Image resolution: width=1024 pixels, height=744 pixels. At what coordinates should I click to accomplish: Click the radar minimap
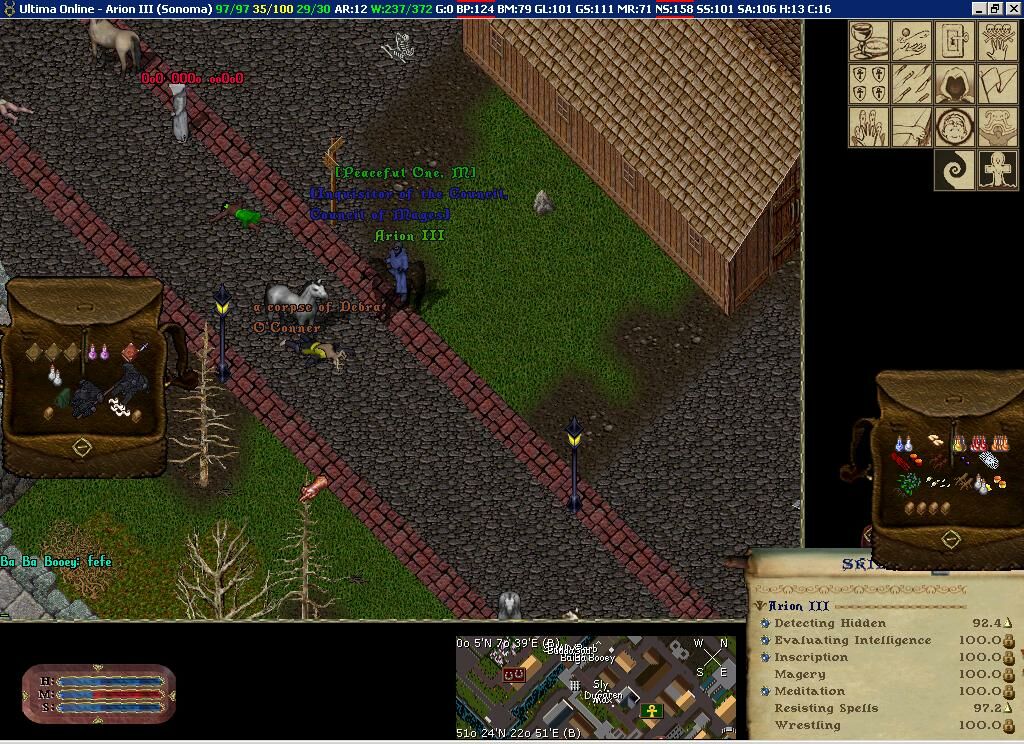(596, 686)
